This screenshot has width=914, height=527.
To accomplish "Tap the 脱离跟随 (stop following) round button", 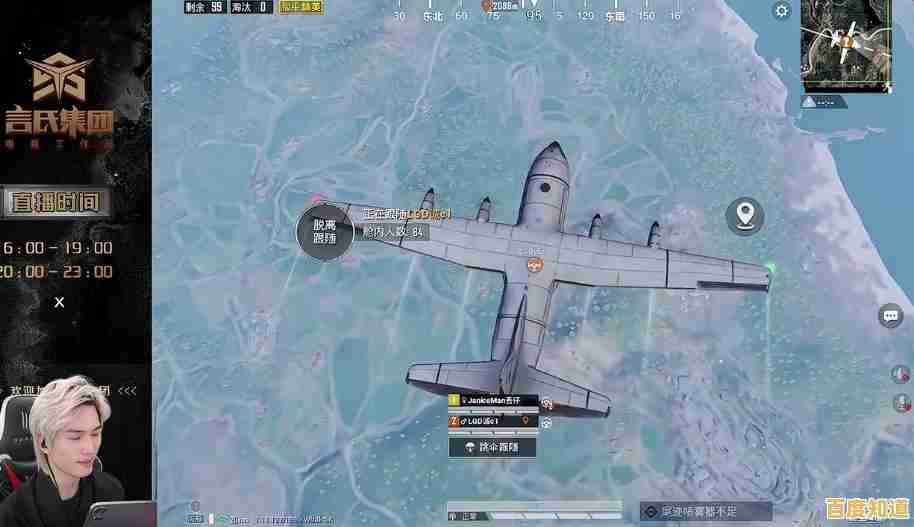I will click(x=325, y=232).
